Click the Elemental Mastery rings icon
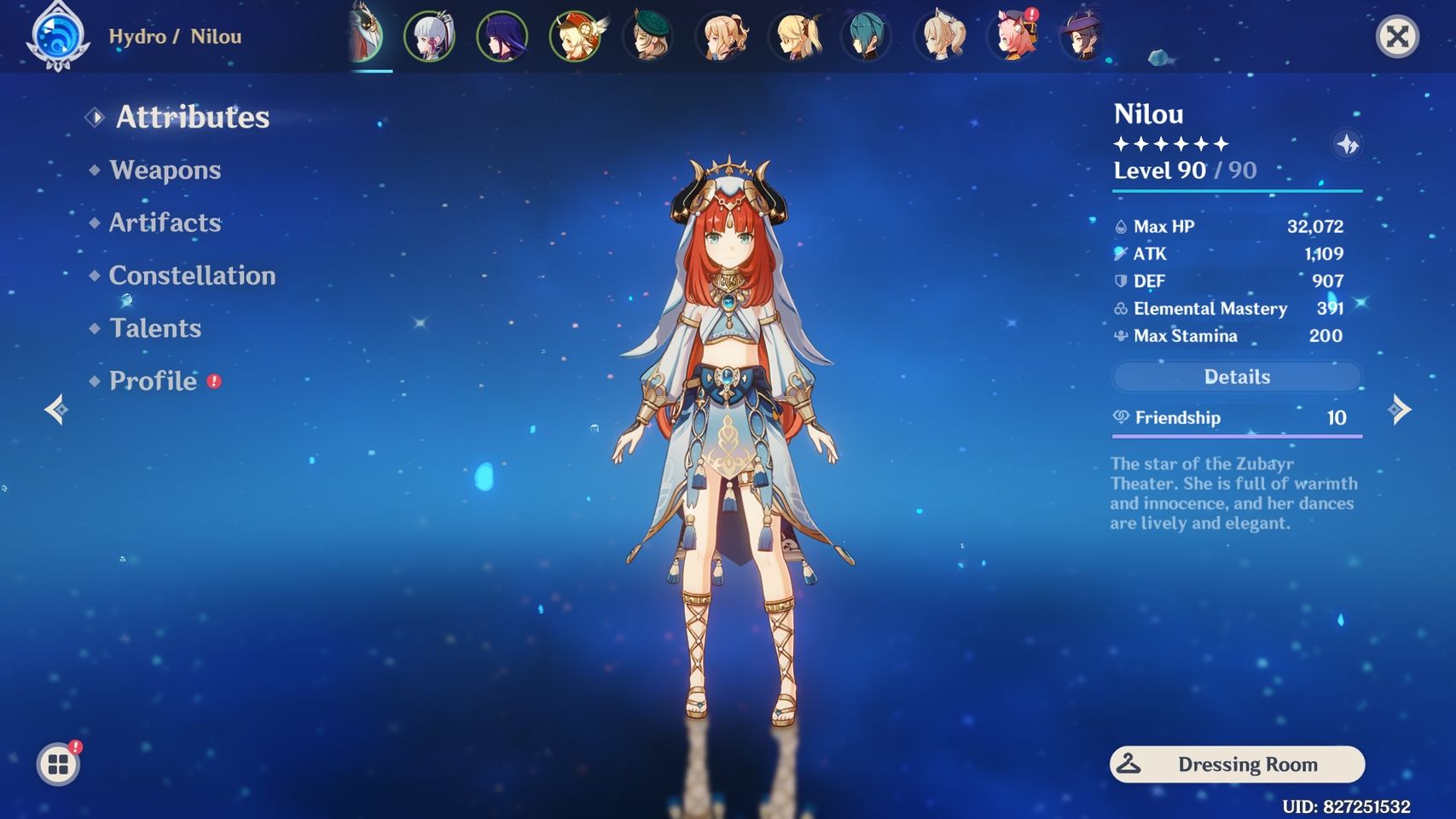Screen dimensions: 1456x819 point(1120,308)
